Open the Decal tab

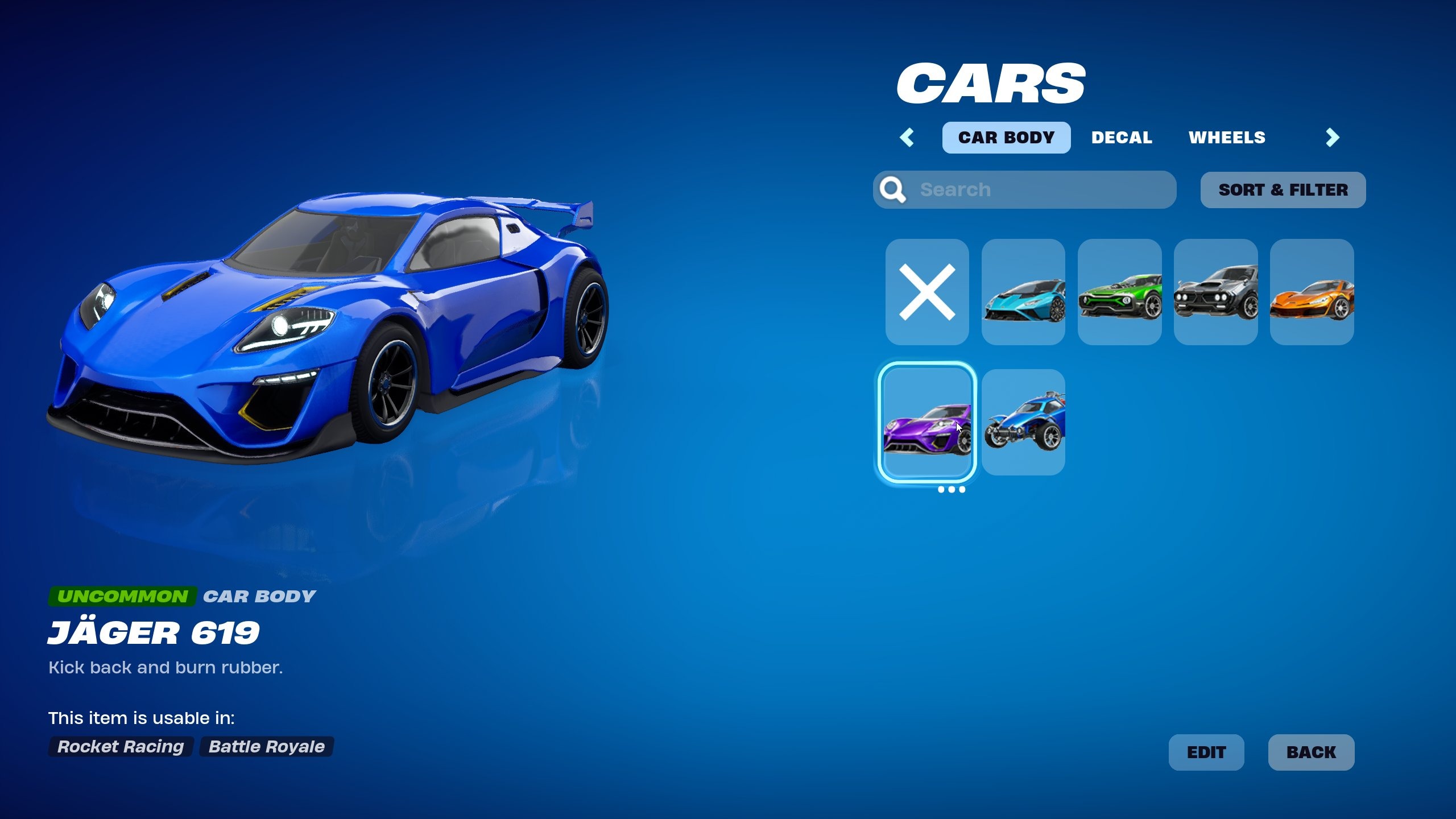click(1122, 138)
